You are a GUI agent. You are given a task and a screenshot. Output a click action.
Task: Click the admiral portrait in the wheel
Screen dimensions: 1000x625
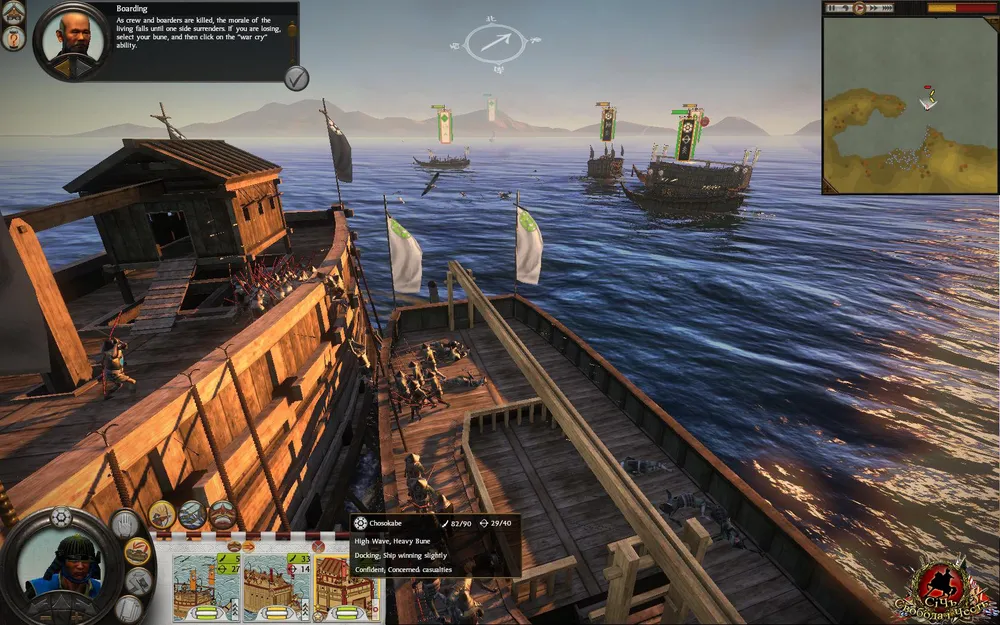pos(60,570)
